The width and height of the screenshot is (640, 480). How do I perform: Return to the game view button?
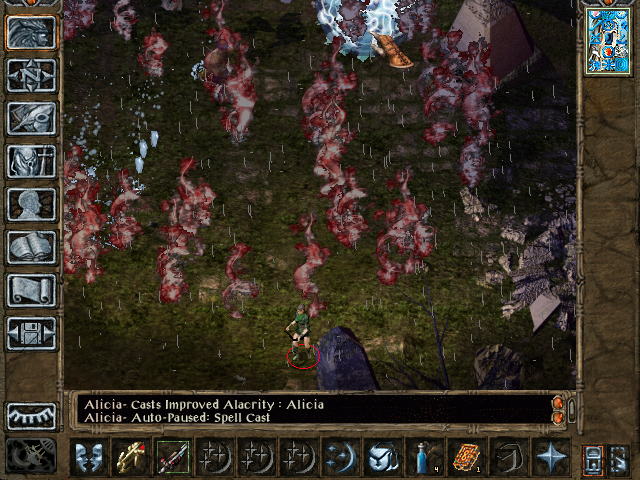tap(31, 33)
